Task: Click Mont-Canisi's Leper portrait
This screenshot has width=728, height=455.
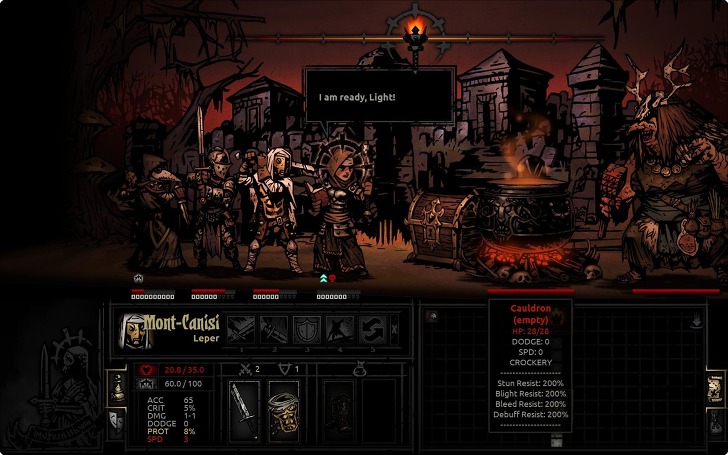Action: (132, 329)
